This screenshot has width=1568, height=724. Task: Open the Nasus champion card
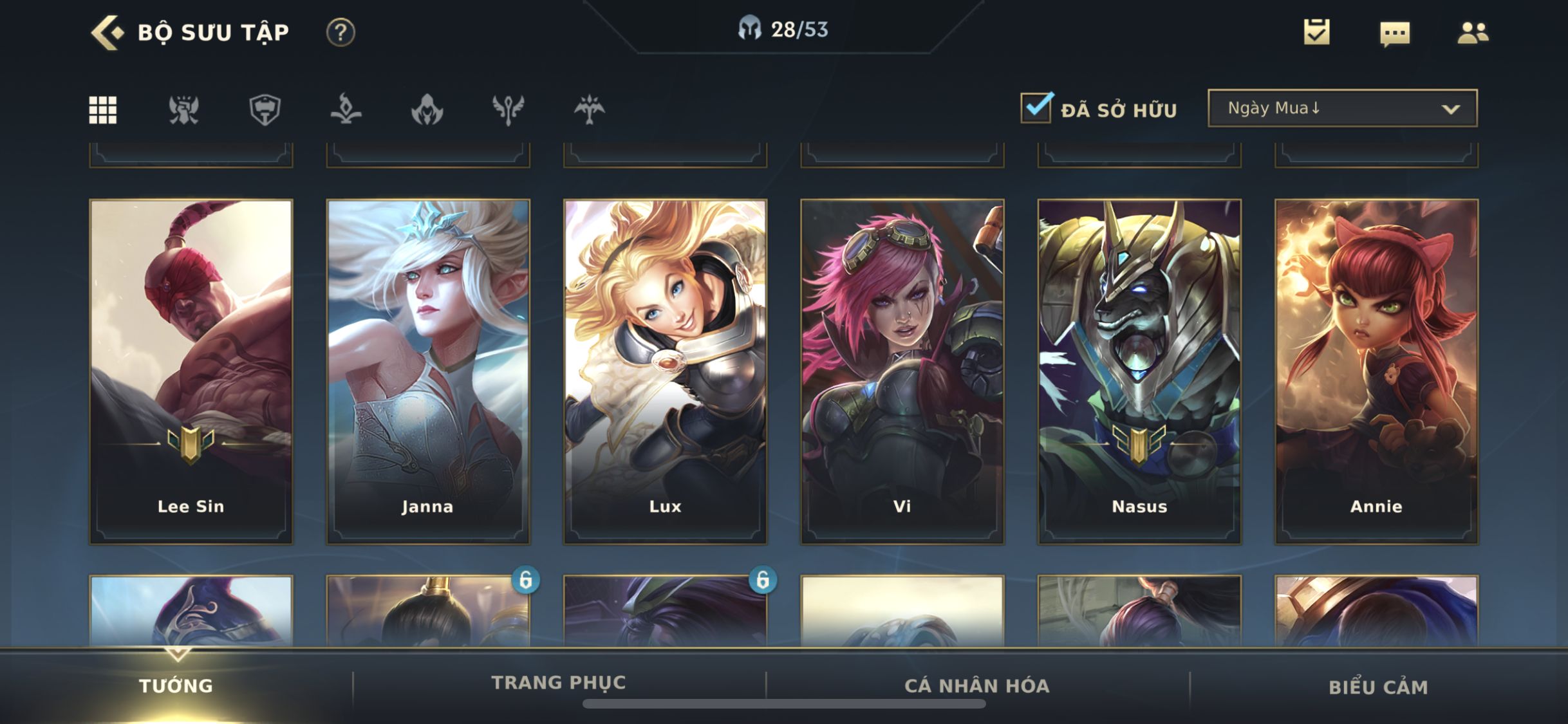[x=1139, y=371]
